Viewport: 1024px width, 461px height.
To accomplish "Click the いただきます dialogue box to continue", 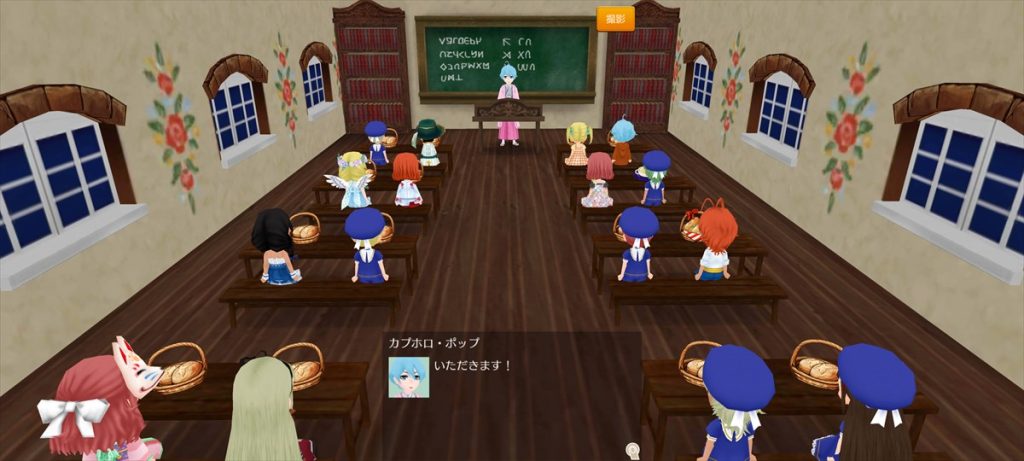I will click(x=512, y=385).
